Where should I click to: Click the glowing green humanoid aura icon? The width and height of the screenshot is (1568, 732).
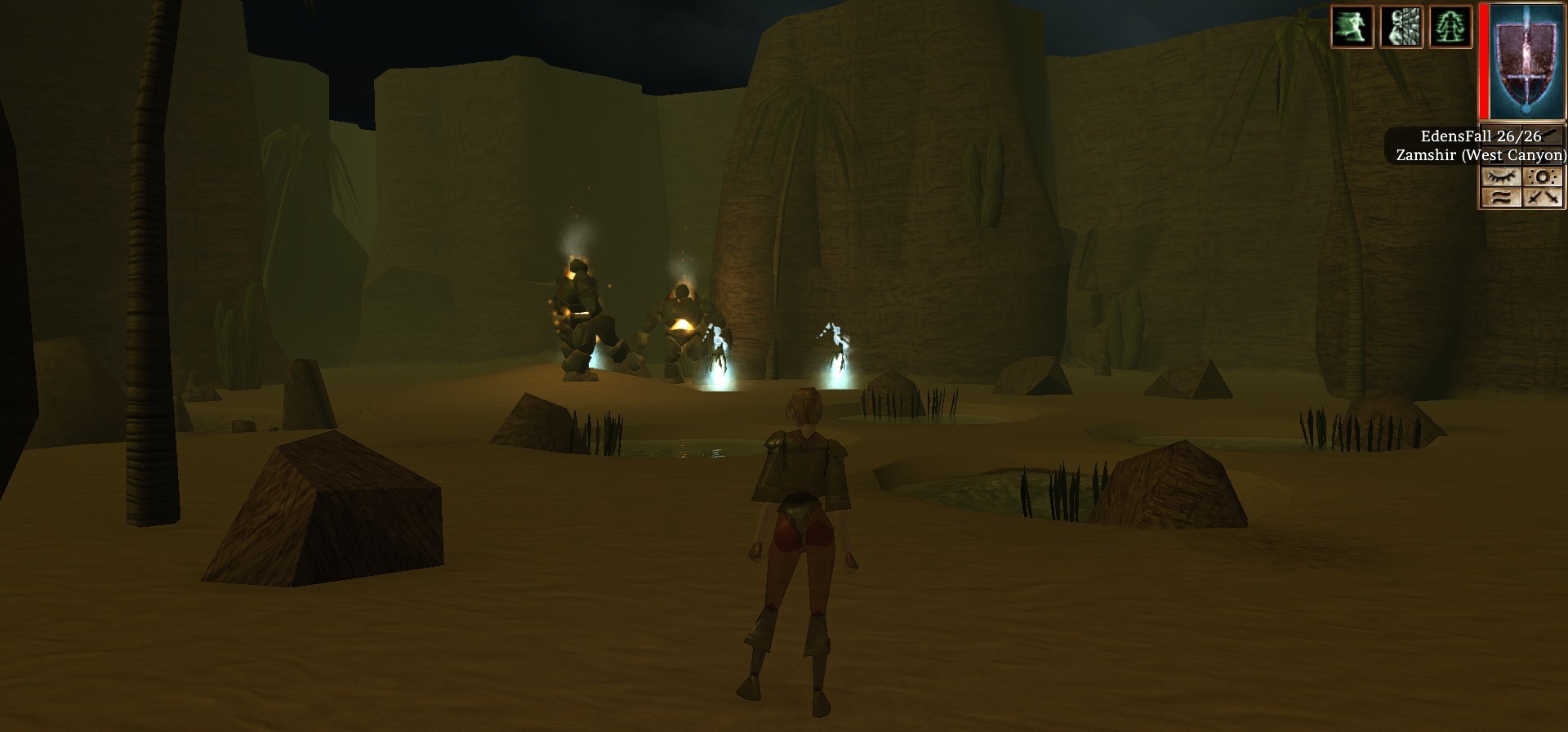pyautogui.click(x=1450, y=26)
